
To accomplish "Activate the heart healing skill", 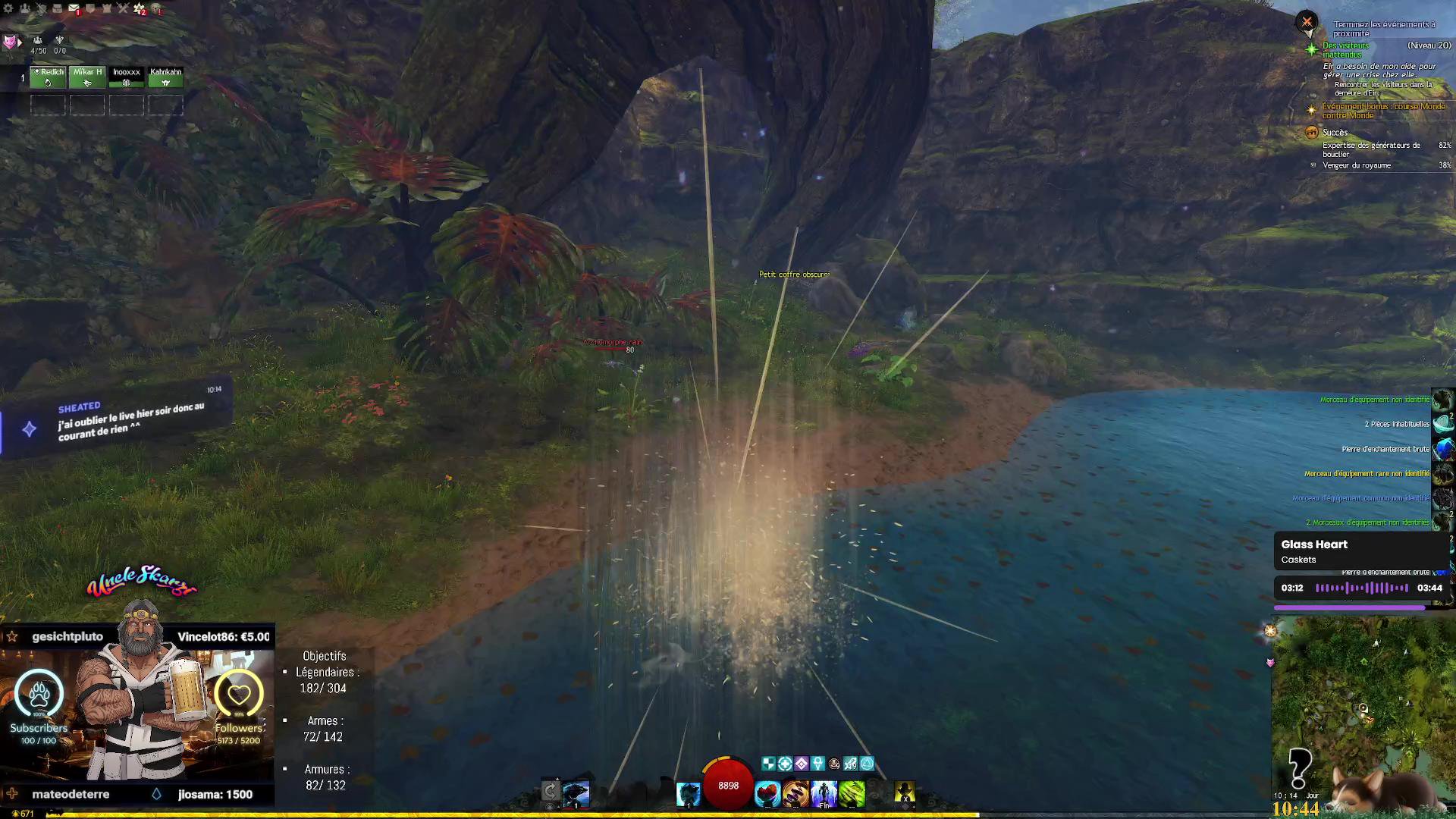I will pos(767,793).
